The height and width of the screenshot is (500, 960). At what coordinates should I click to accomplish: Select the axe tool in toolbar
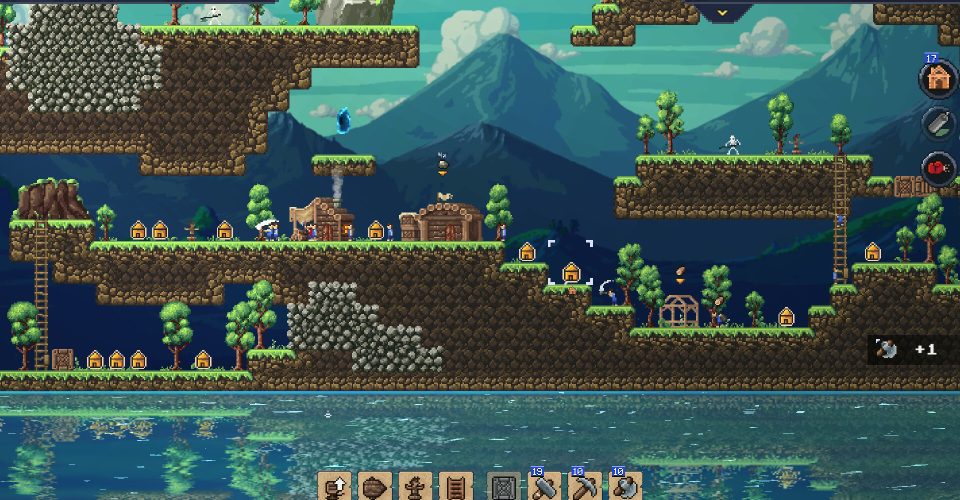[x=625, y=487]
